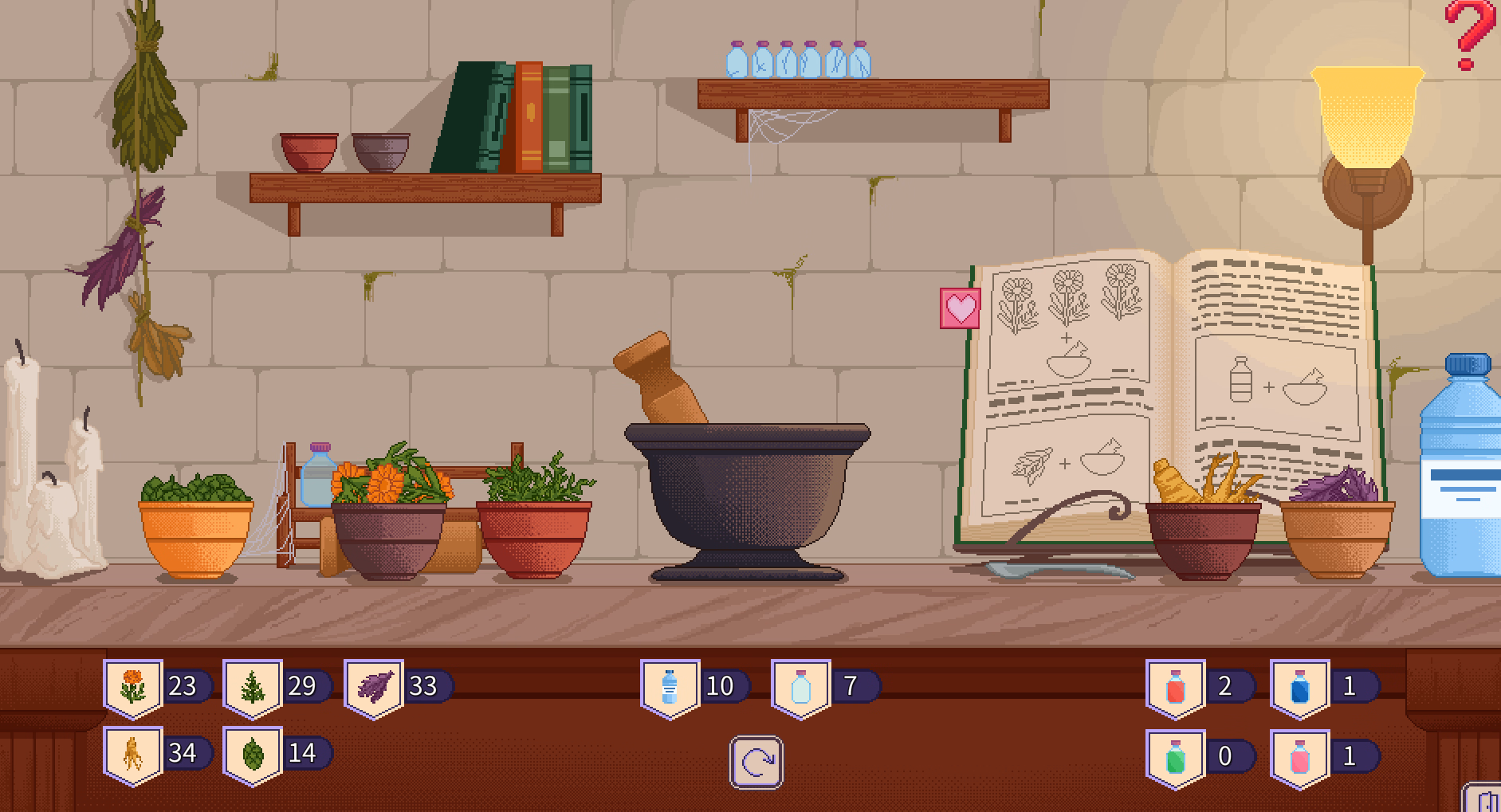This screenshot has height=812, width=1501.
Task: Choose the blue potion badge
Action: pyautogui.click(x=1299, y=687)
